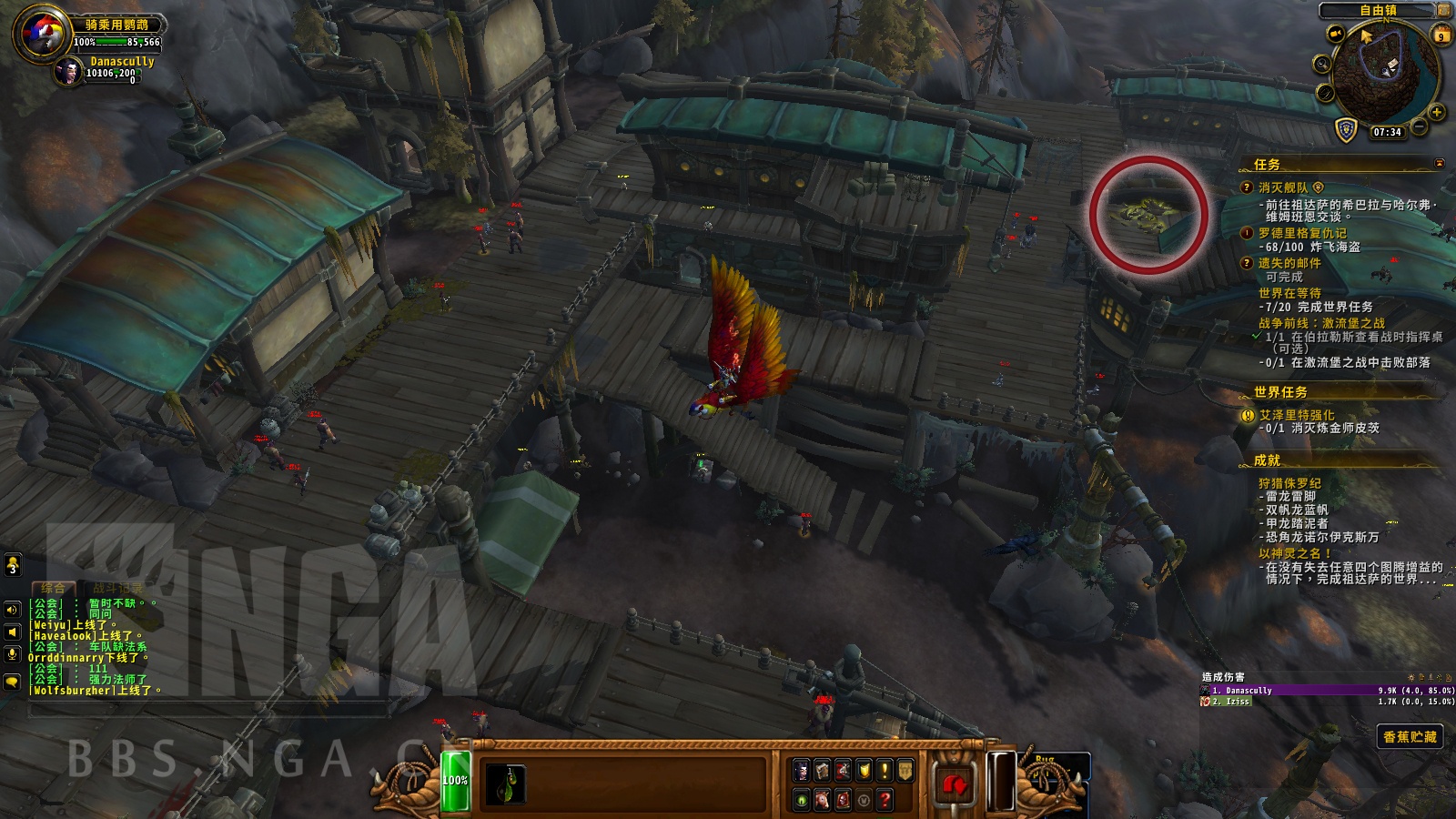Image resolution: width=1456 pixels, height=819 pixels.
Task: Open the achievements shield icon
Action: 864,770
